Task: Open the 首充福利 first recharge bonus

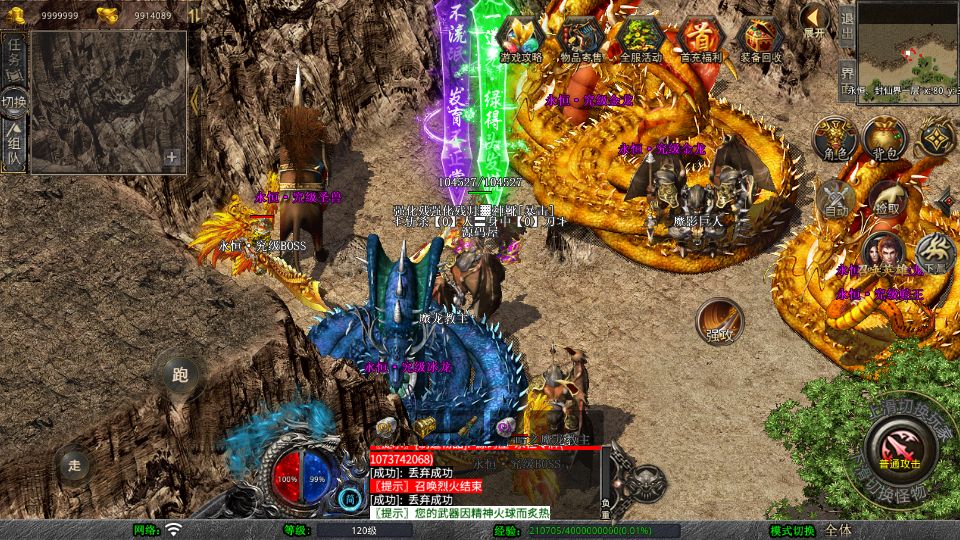Action: (700, 39)
